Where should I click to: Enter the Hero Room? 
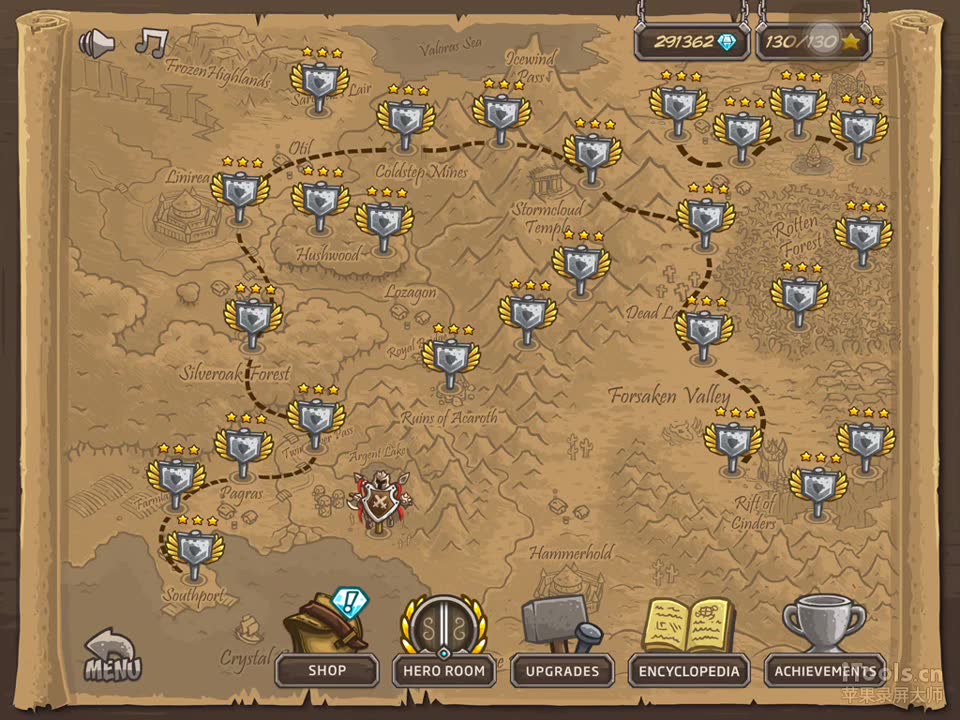444,670
